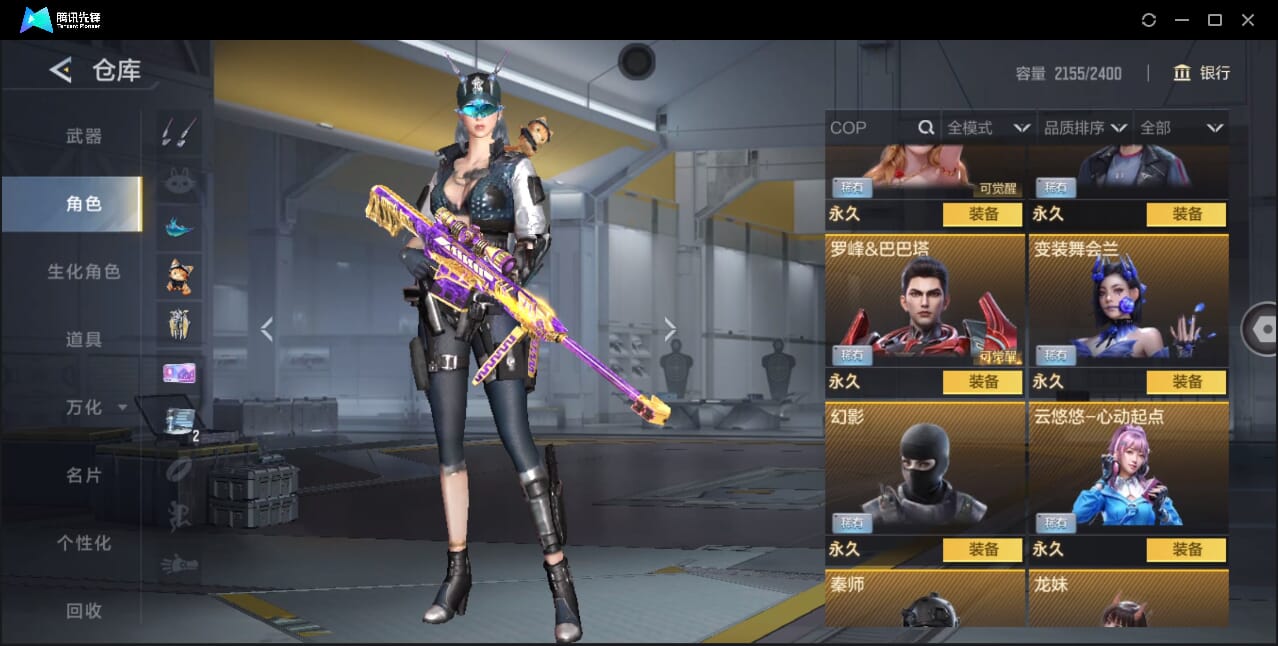Select the 道具 items tab
Viewport: 1278px width, 646px height.
point(84,340)
